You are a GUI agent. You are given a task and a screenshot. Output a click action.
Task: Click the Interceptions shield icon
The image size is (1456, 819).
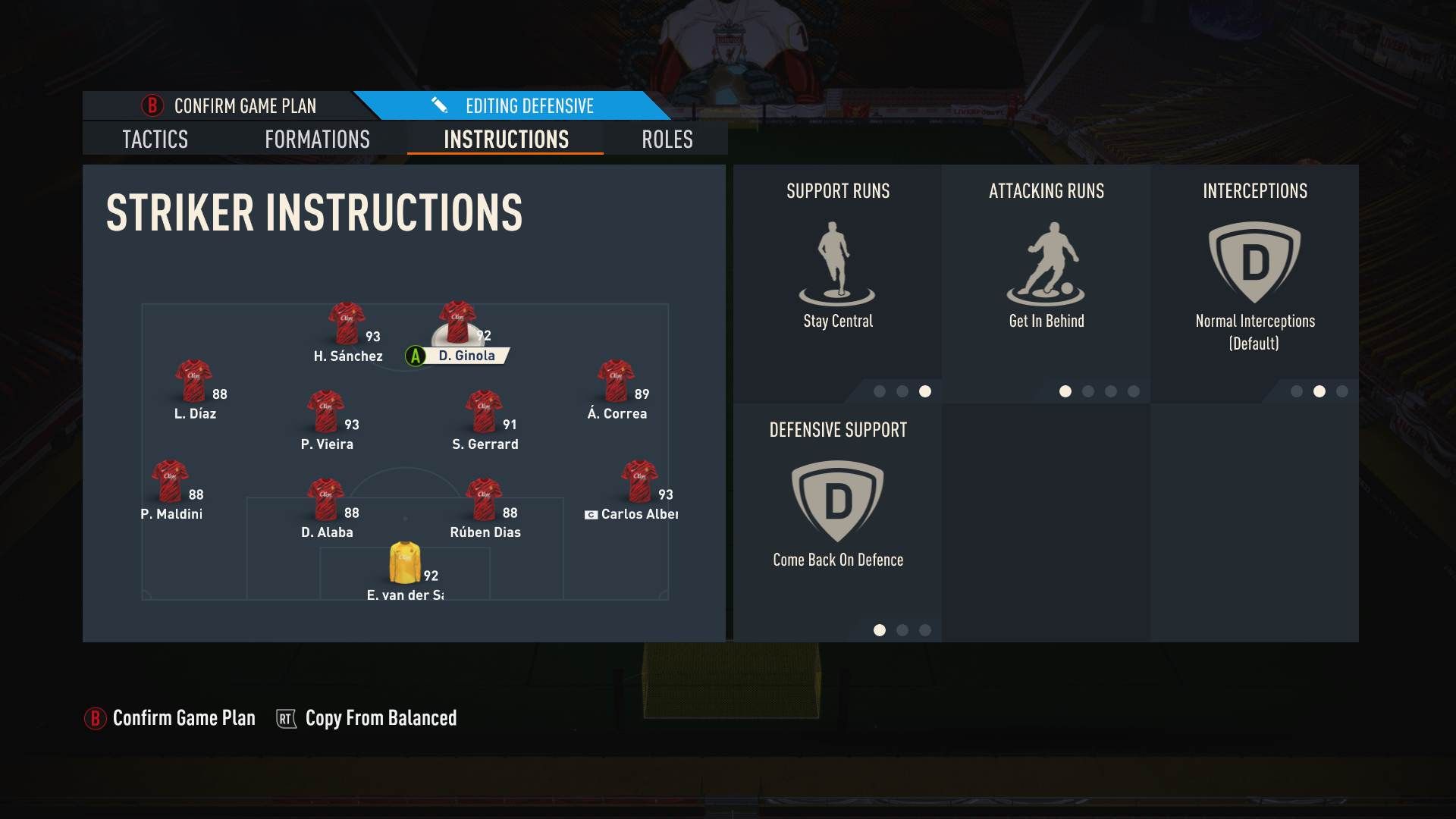coord(1255,258)
